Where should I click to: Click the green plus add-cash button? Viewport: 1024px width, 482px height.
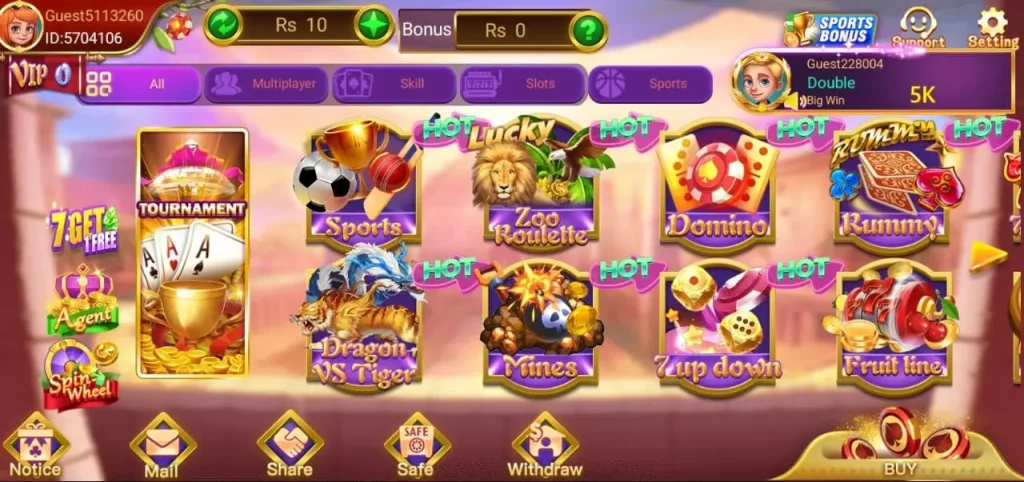(374, 25)
